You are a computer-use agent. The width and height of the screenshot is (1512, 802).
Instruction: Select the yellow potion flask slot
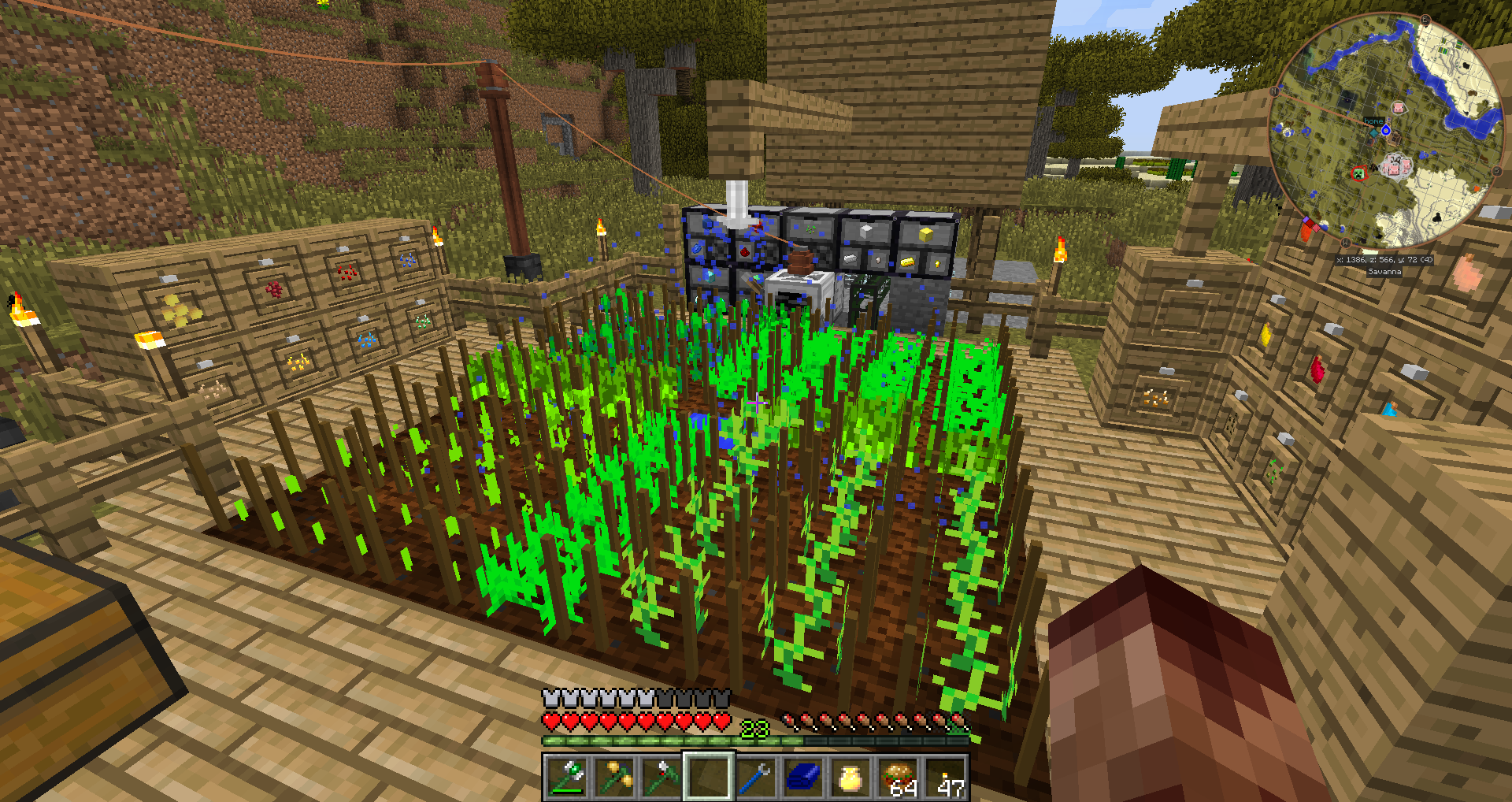click(850, 777)
